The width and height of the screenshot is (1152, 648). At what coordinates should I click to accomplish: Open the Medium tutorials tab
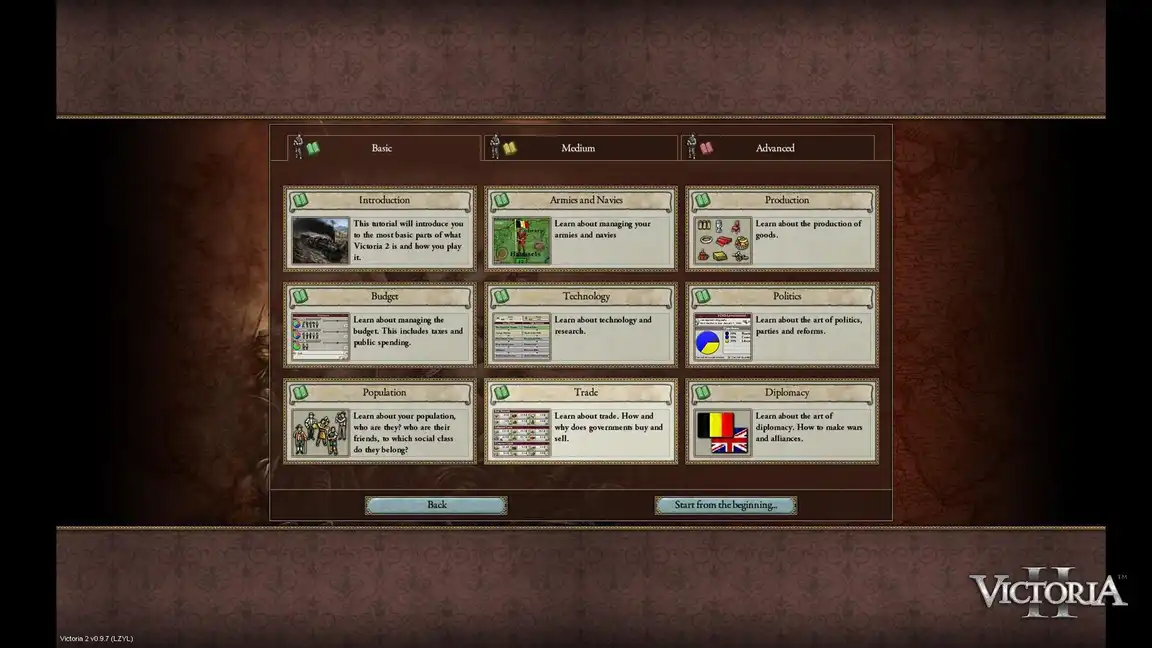[x=578, y=148]
